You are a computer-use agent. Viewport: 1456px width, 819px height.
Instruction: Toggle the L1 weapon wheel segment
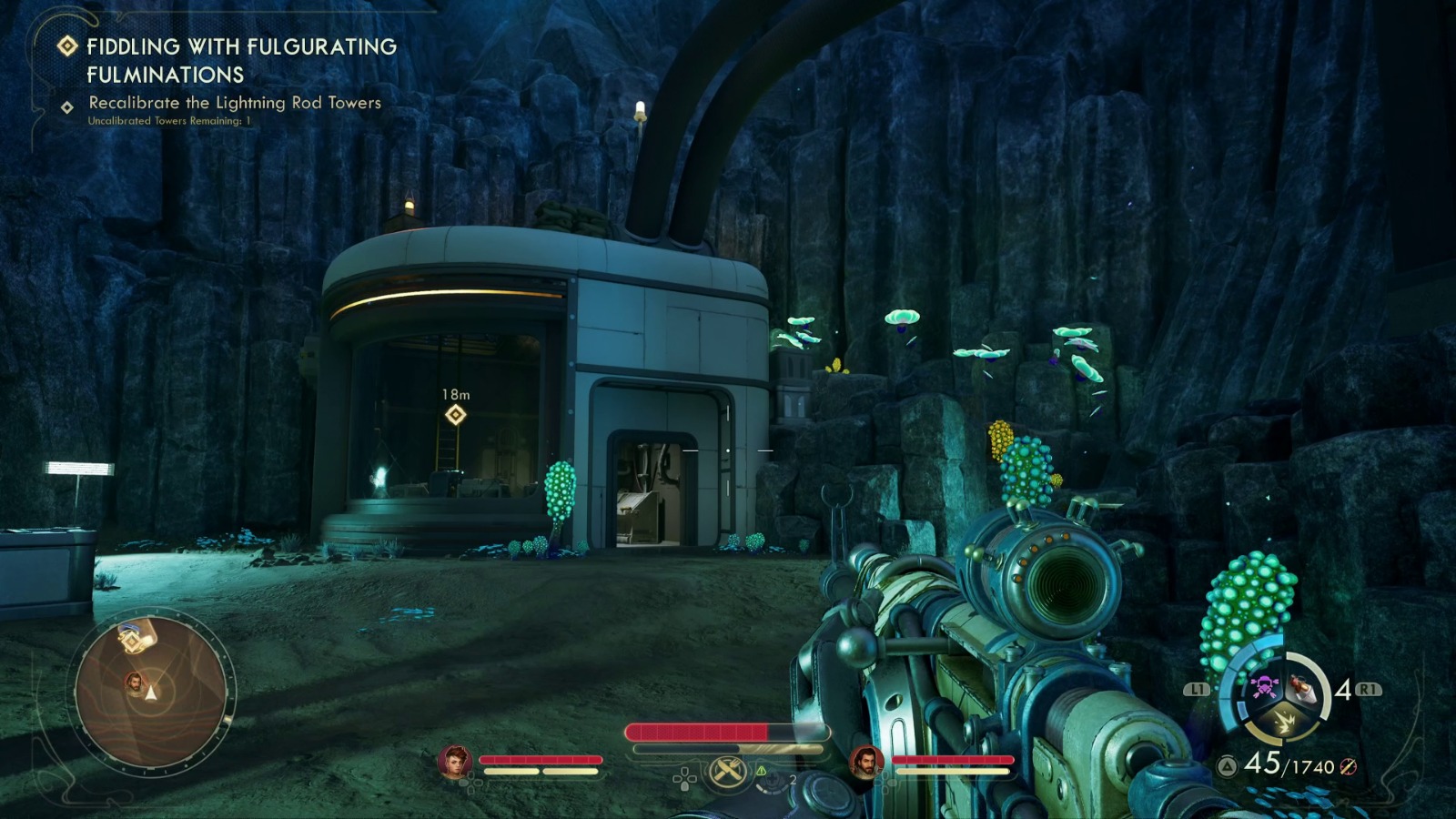tap(1198, 689)
